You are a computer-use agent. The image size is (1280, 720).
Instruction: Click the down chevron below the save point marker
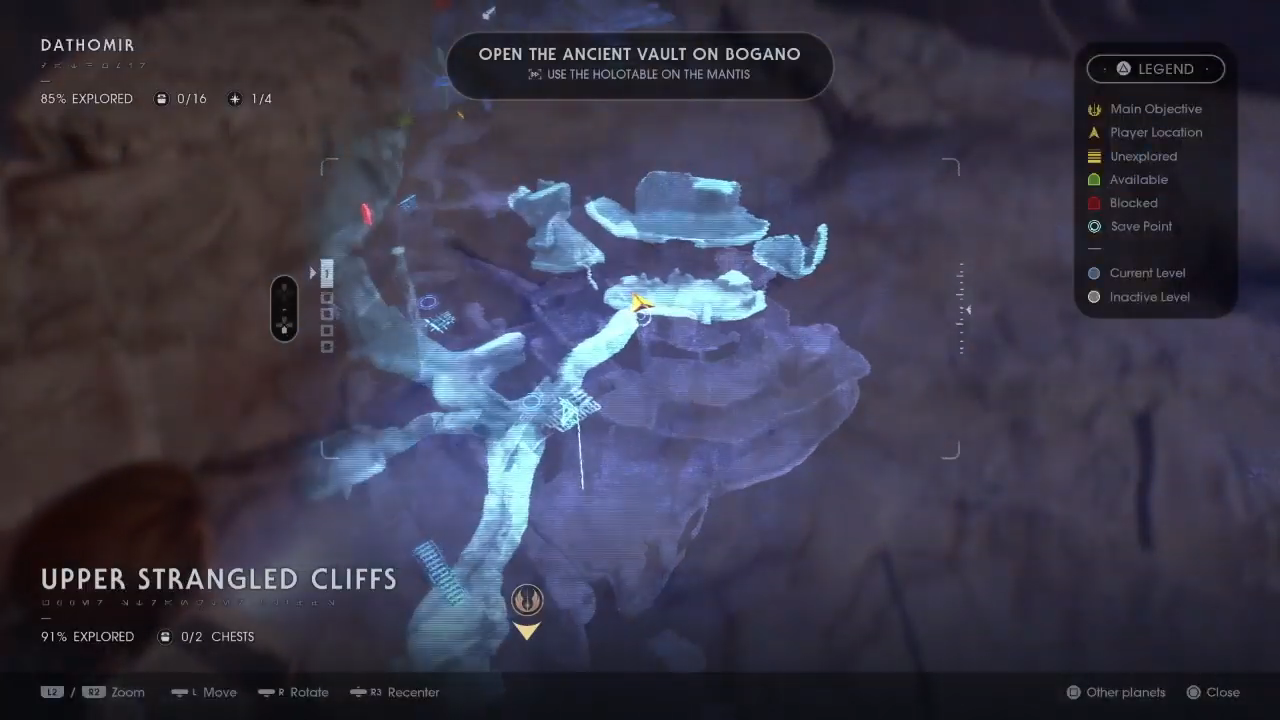click(527, 630)
